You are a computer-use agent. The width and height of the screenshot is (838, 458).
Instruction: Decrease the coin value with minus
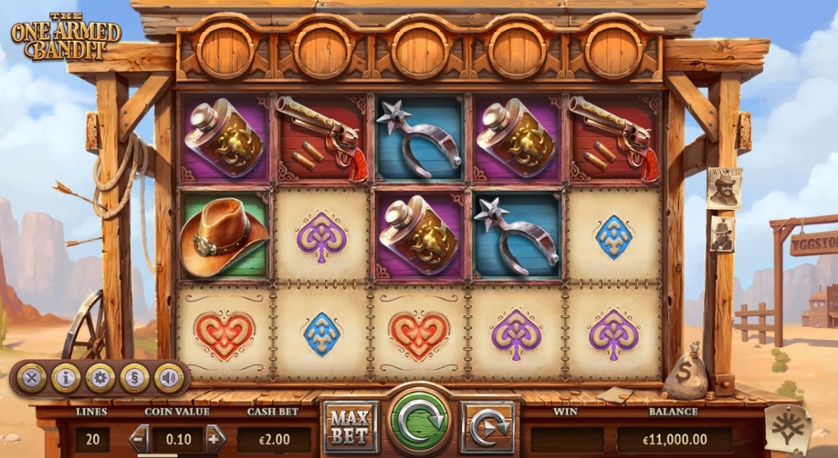(140, 438)
